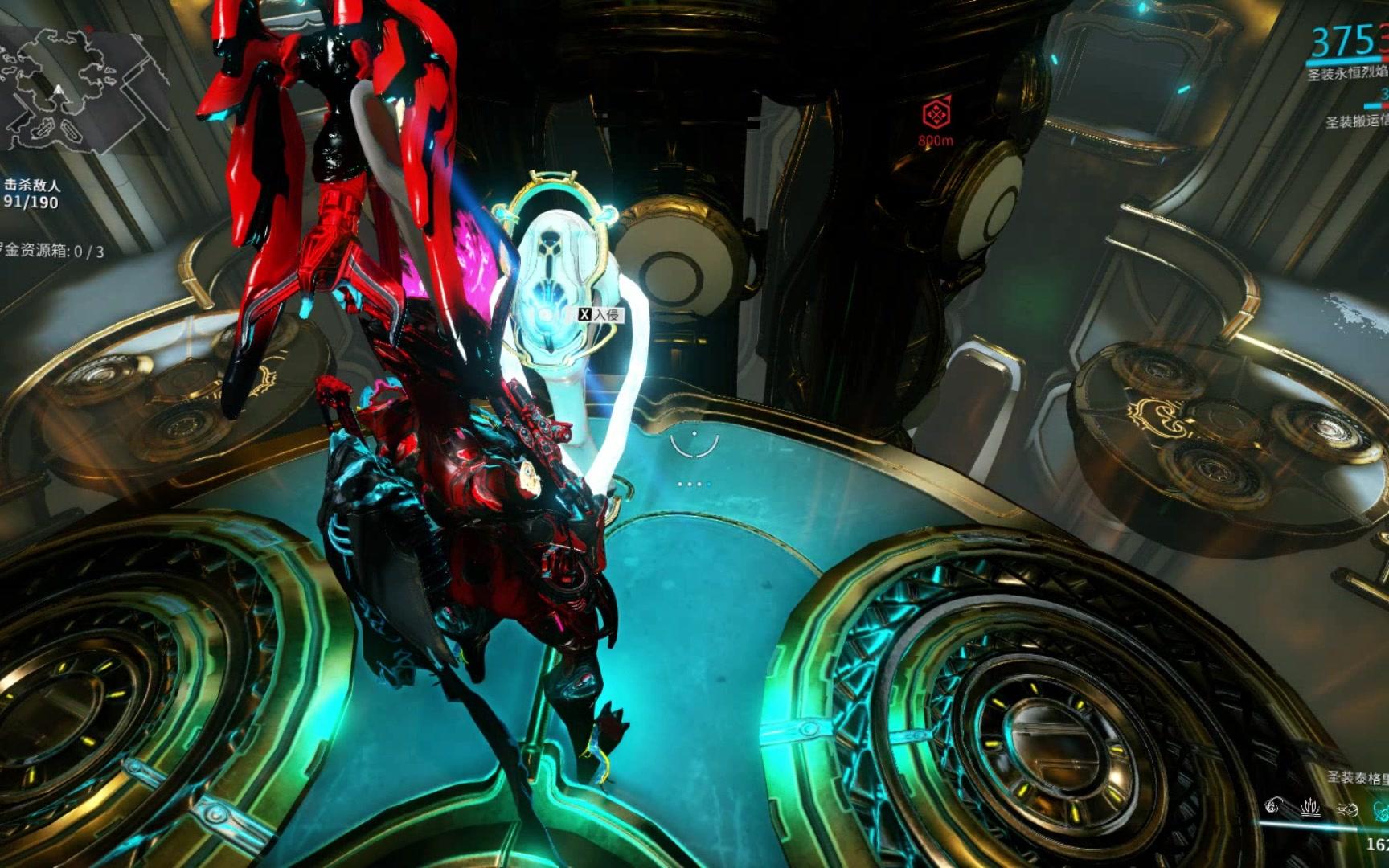The height and width of the screenshot is (868, 1389).
Task: Activate the fireball dash ability icon
Action: coord(1347,808)
